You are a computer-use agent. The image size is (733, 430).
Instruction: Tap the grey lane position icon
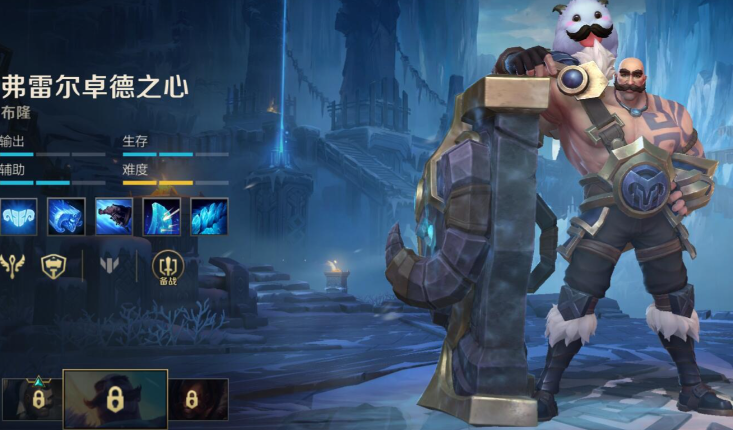pos(109,266)
